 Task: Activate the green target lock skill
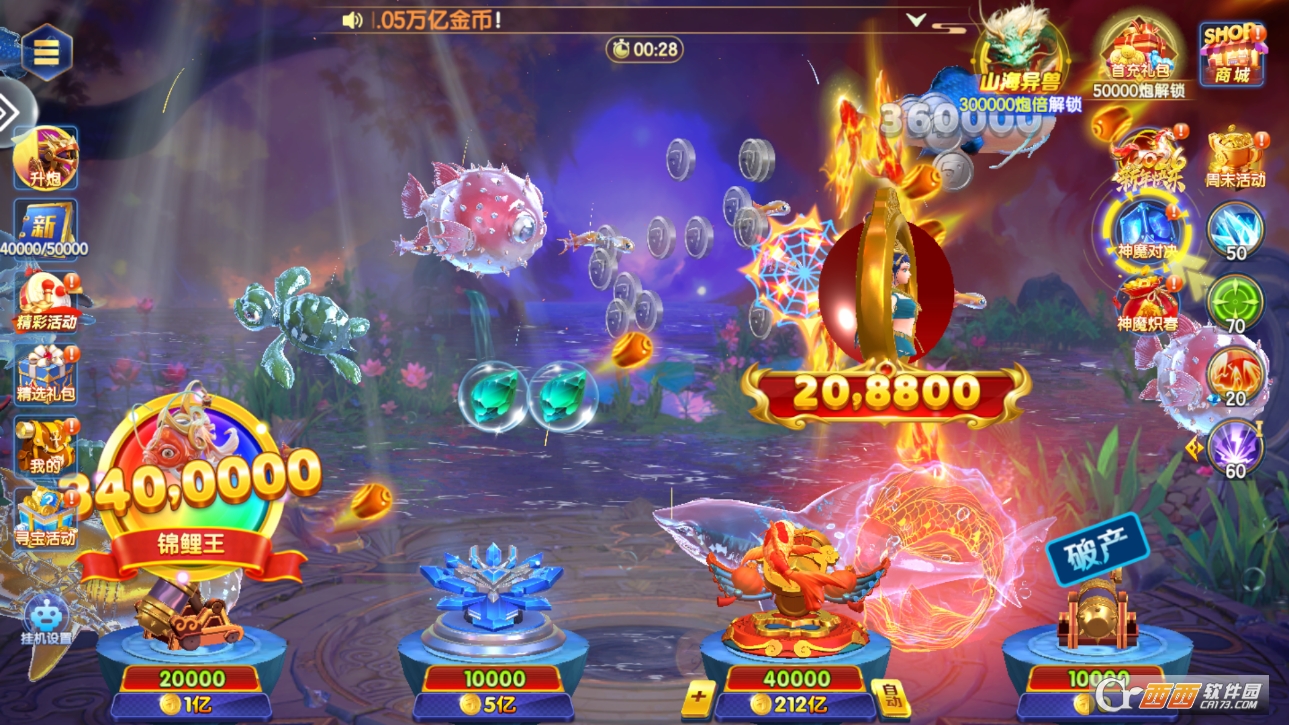pos(1235,302)
